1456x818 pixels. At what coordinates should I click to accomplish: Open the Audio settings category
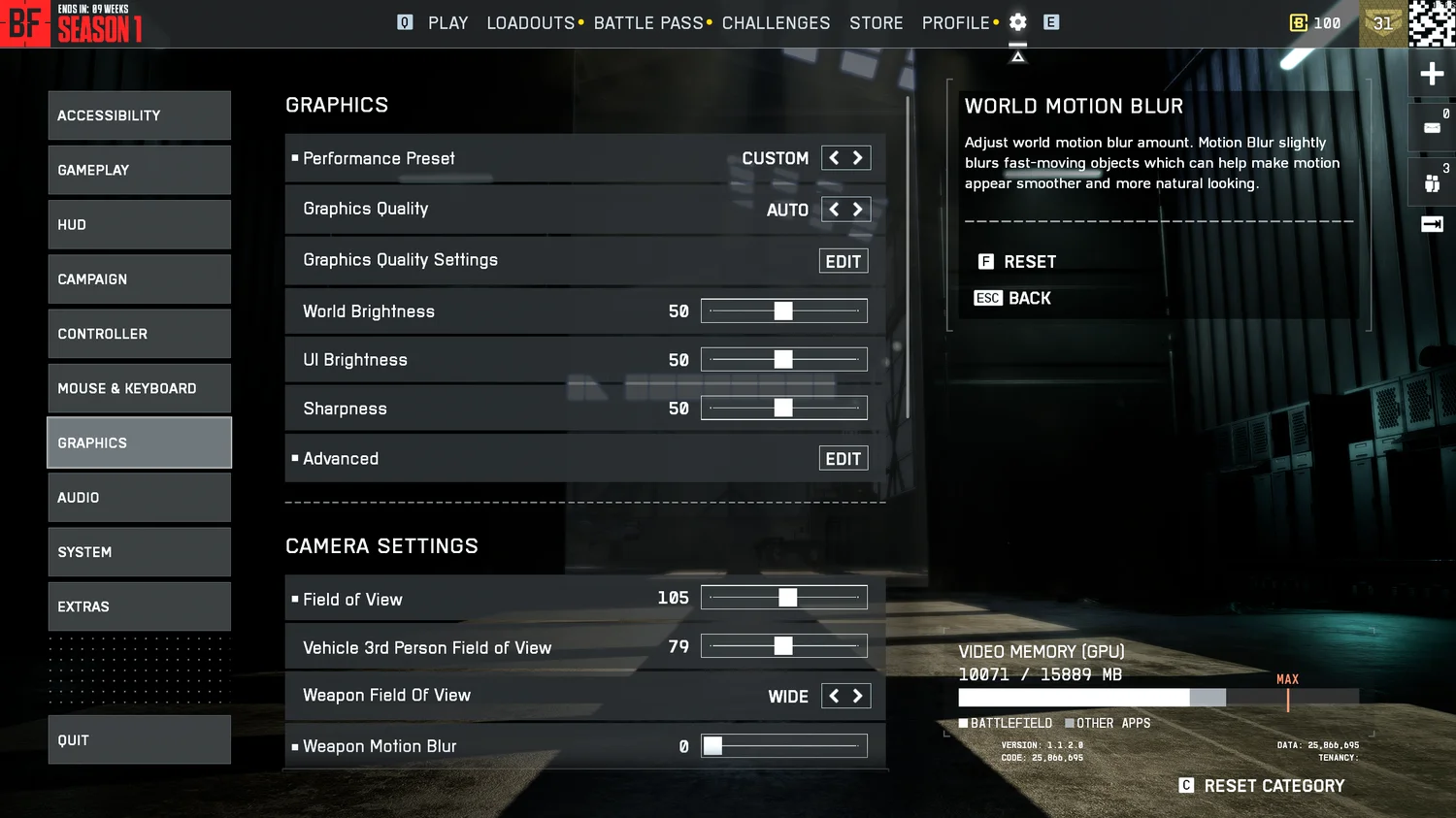(139, 498)
